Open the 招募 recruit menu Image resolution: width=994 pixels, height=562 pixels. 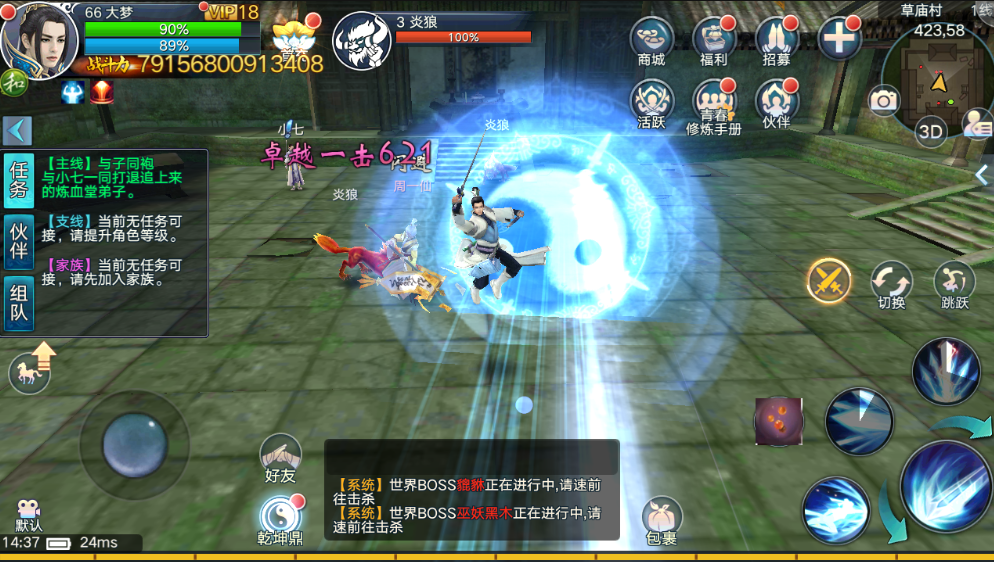(776, 42)
